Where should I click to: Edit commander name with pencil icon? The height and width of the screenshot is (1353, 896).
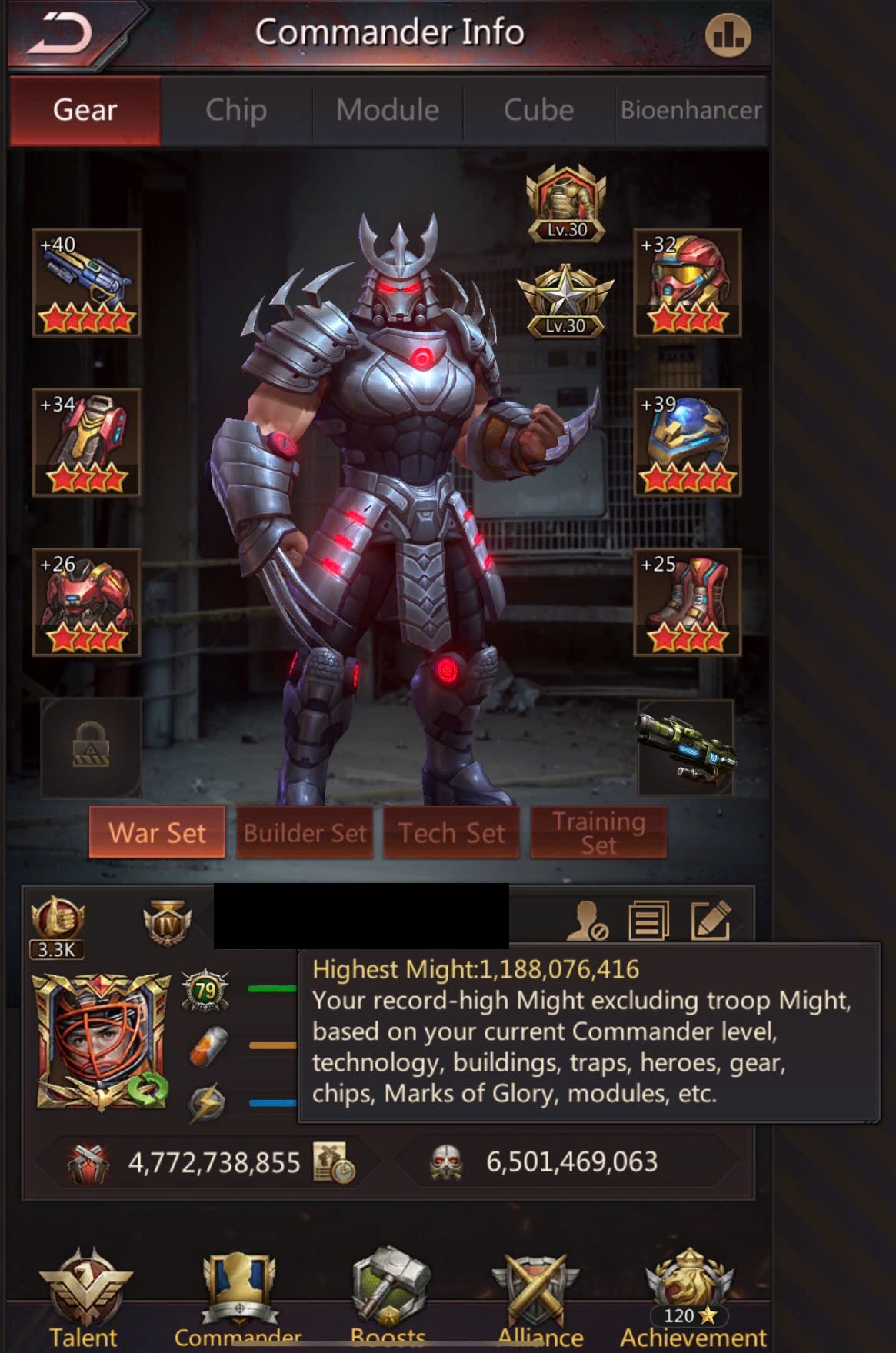click(x=711, y=920)
